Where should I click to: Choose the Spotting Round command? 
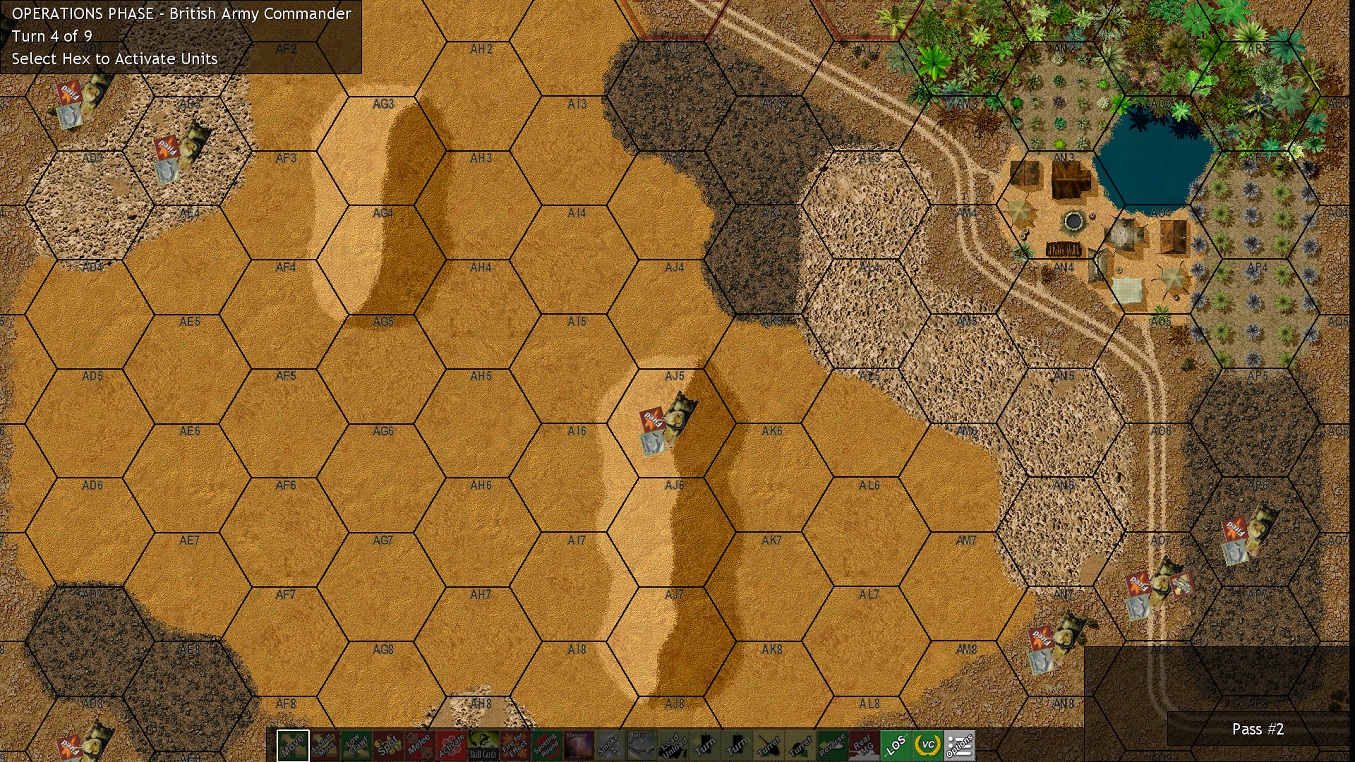[x=548, y=744]
